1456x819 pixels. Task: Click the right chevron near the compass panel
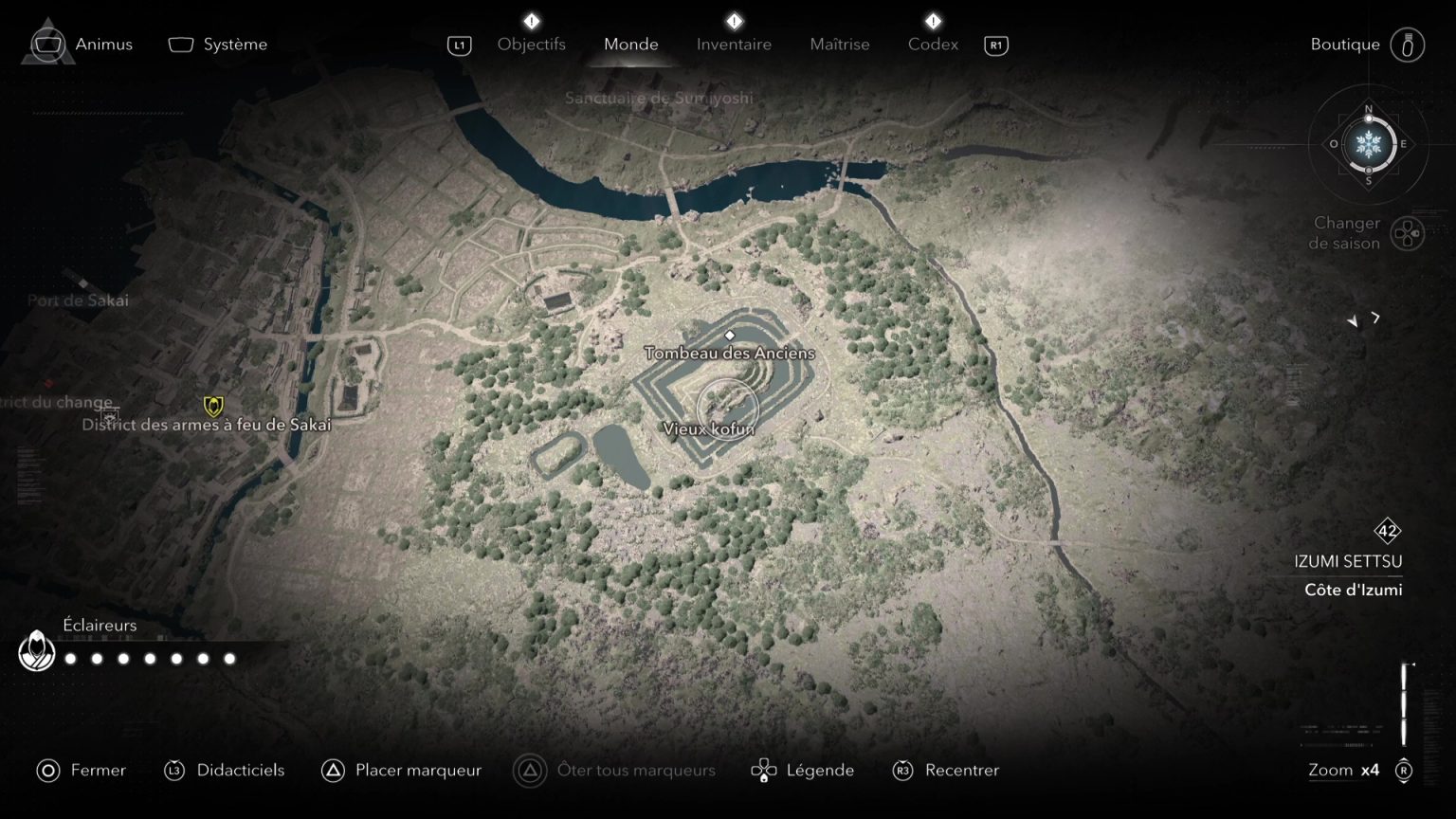coord(1374,319)
